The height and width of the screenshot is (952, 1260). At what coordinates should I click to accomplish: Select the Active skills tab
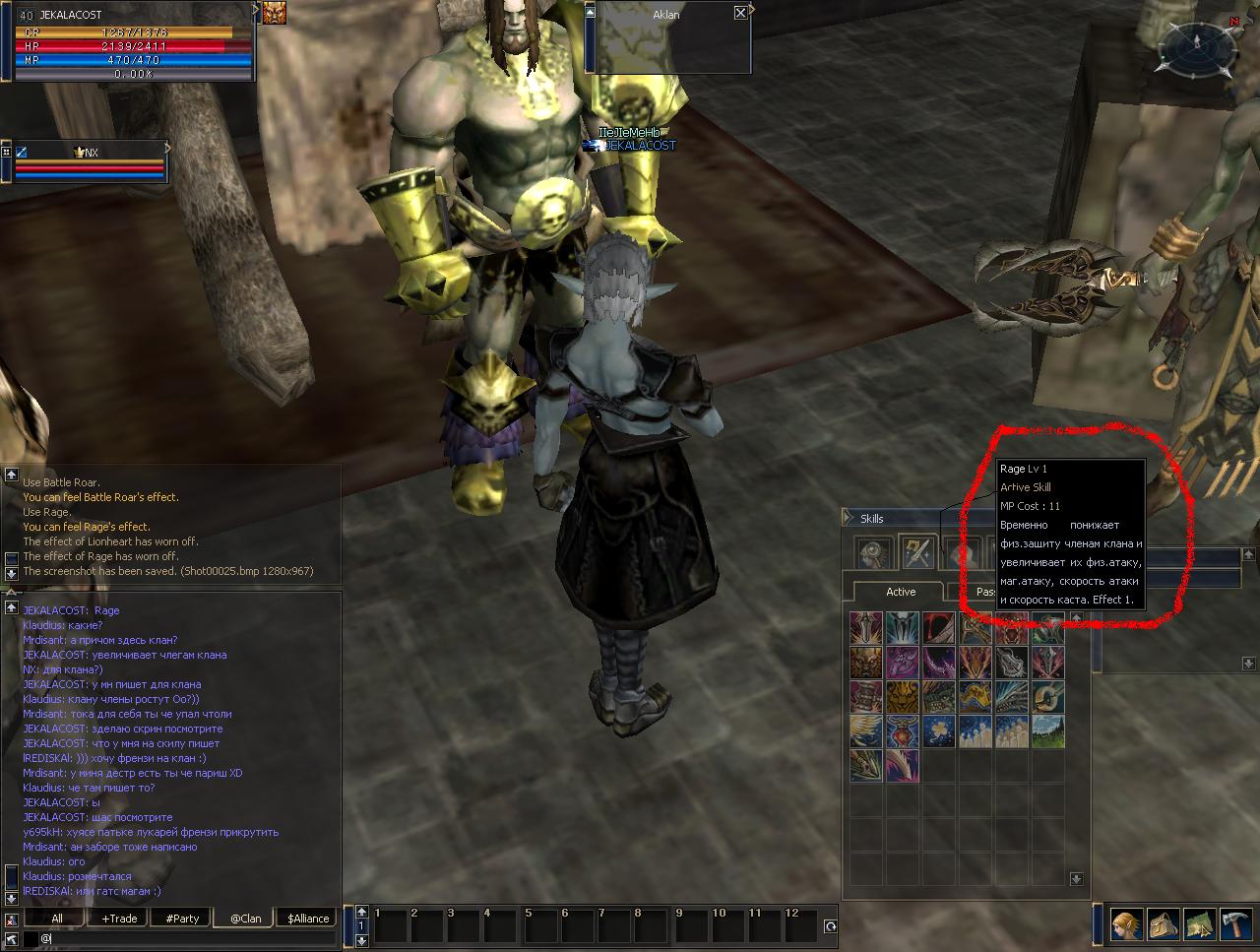(900, 592)
